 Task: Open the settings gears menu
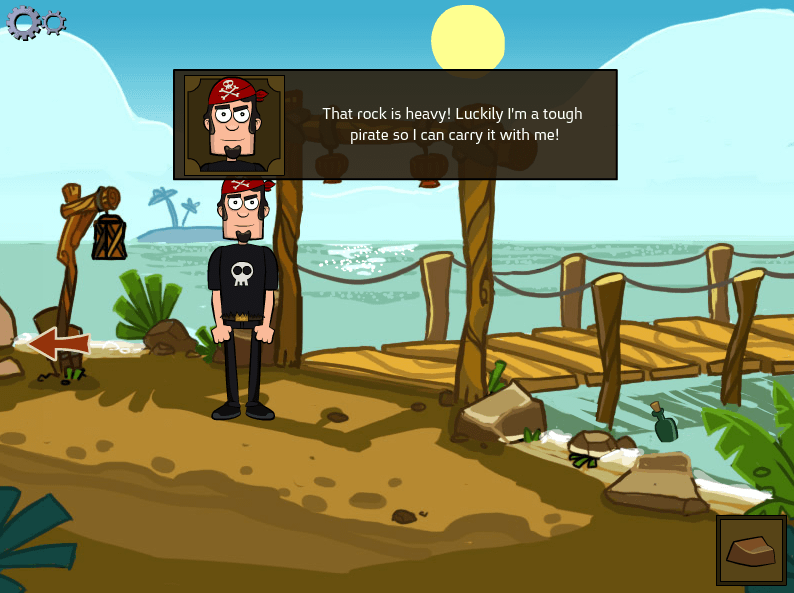pyautogui.click(x=34, y=22)
